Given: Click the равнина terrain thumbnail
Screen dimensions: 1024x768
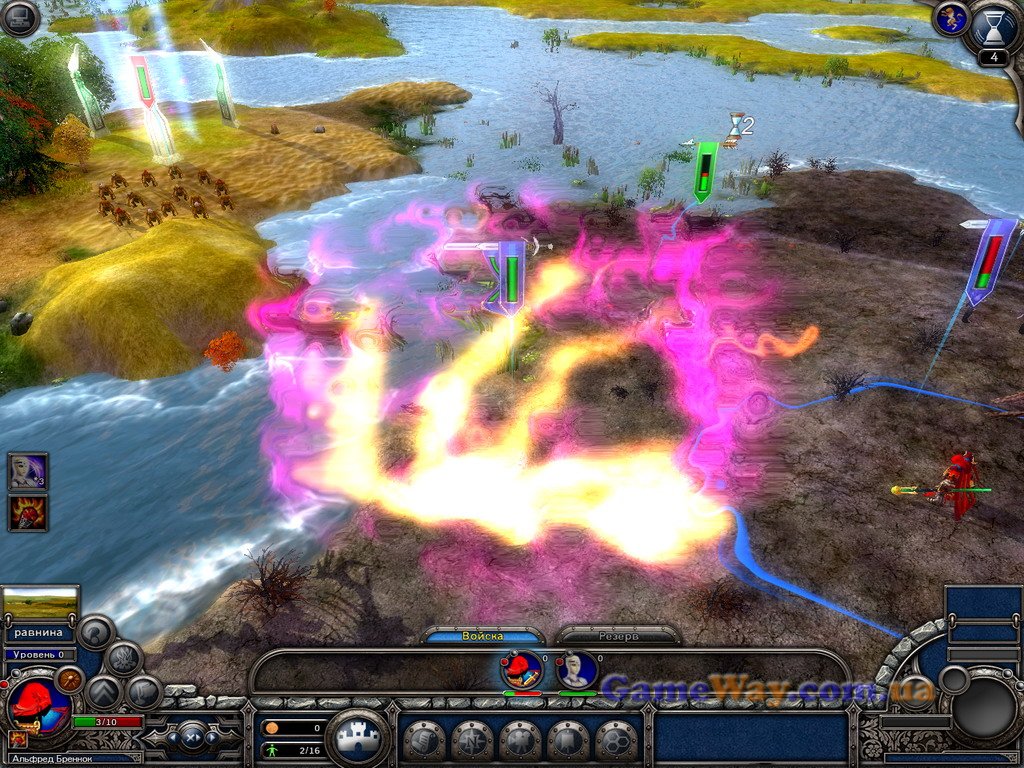Looking at the screenshot, I should point(40,603).
